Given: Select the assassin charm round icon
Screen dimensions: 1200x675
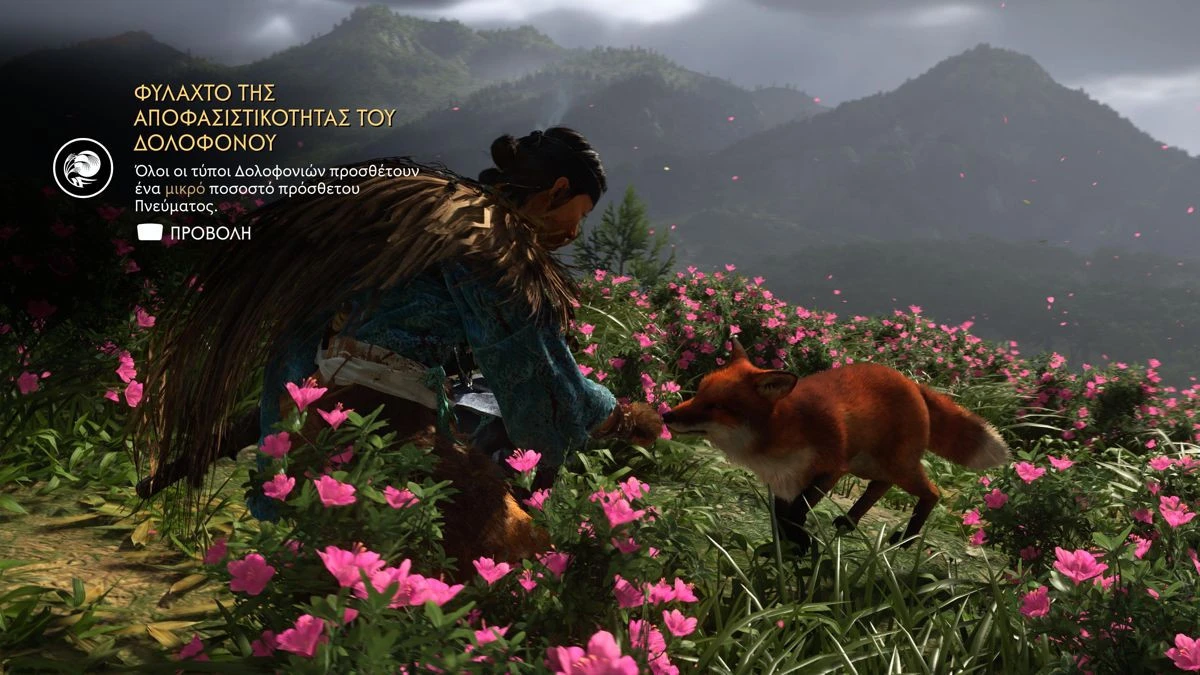Looking at the screenshot, I should (83, 167).
